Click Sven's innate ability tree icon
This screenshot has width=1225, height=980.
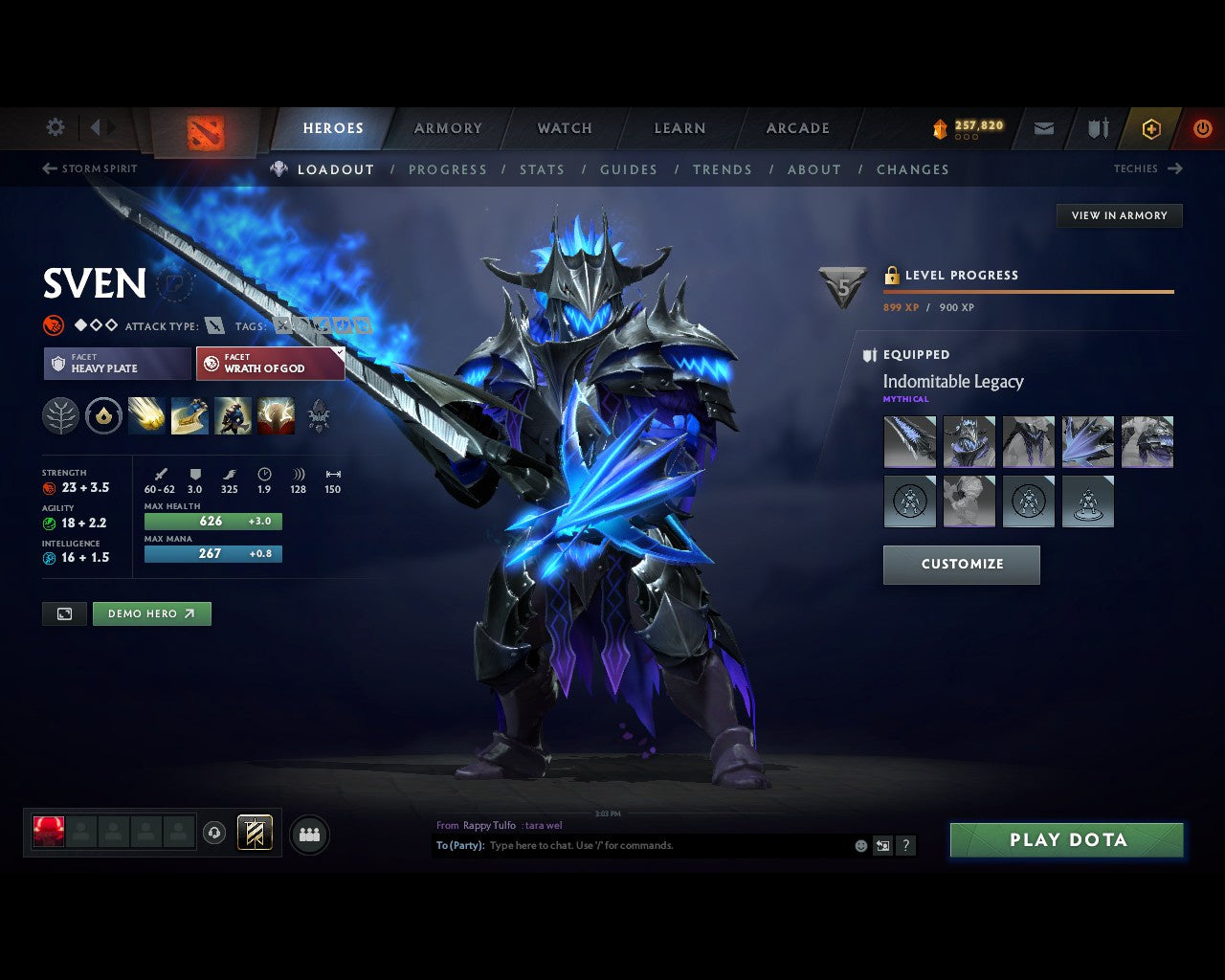59,415
